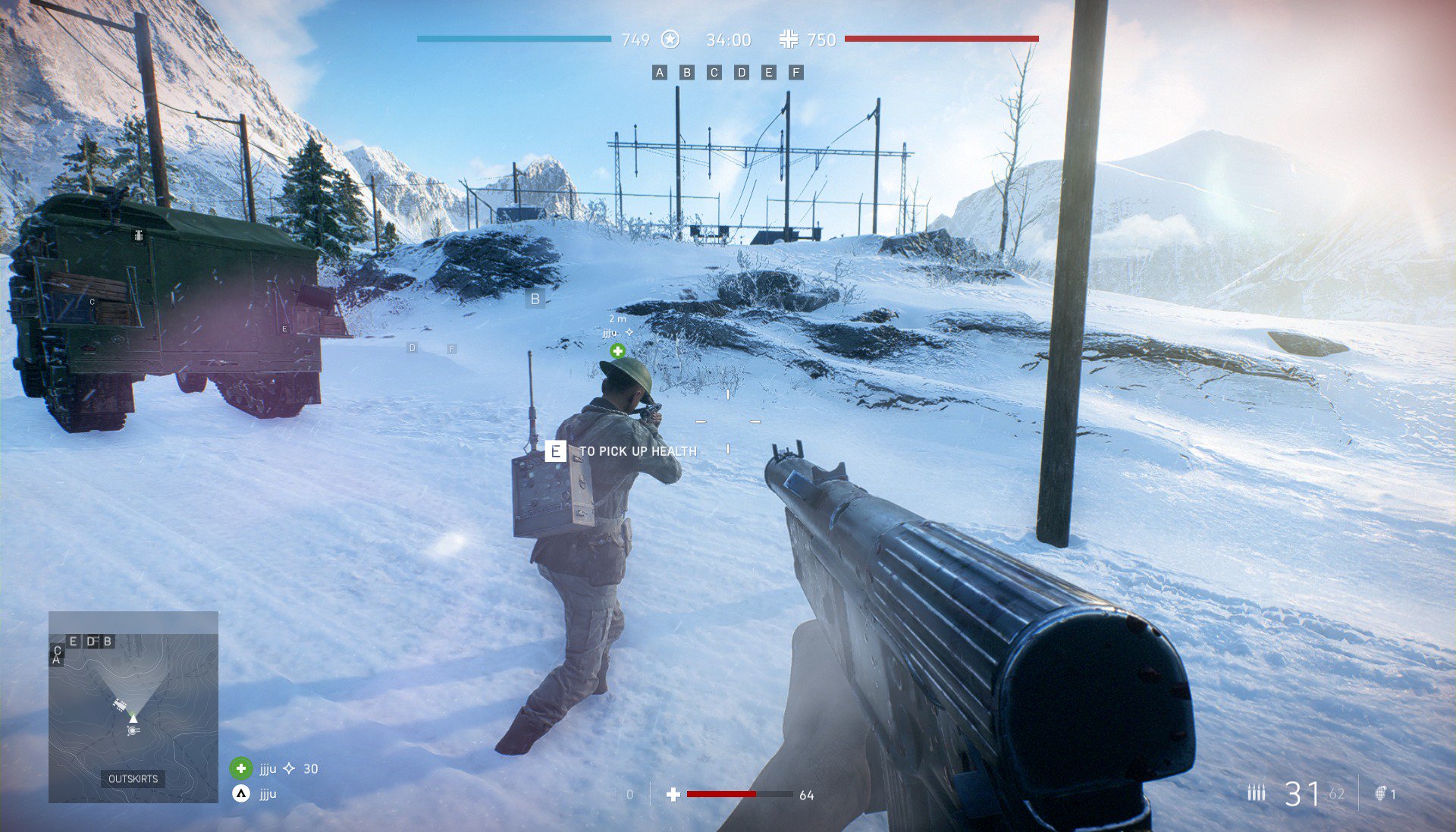The image size is (1456, 832).
Task: Click the white cross beside the health bar
Action: click(674, 794)
